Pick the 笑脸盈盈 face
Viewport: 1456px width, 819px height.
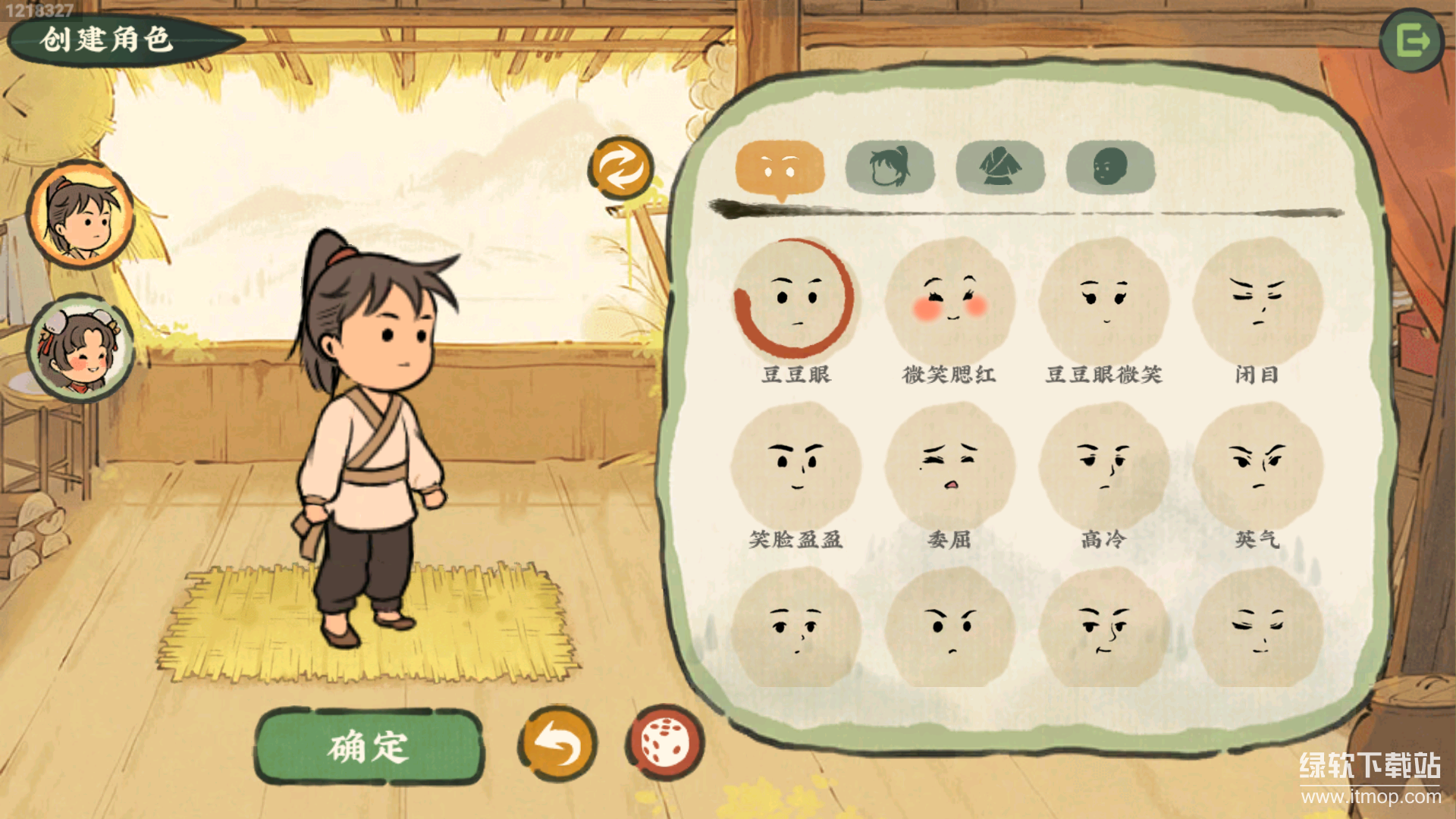[795, 465]
